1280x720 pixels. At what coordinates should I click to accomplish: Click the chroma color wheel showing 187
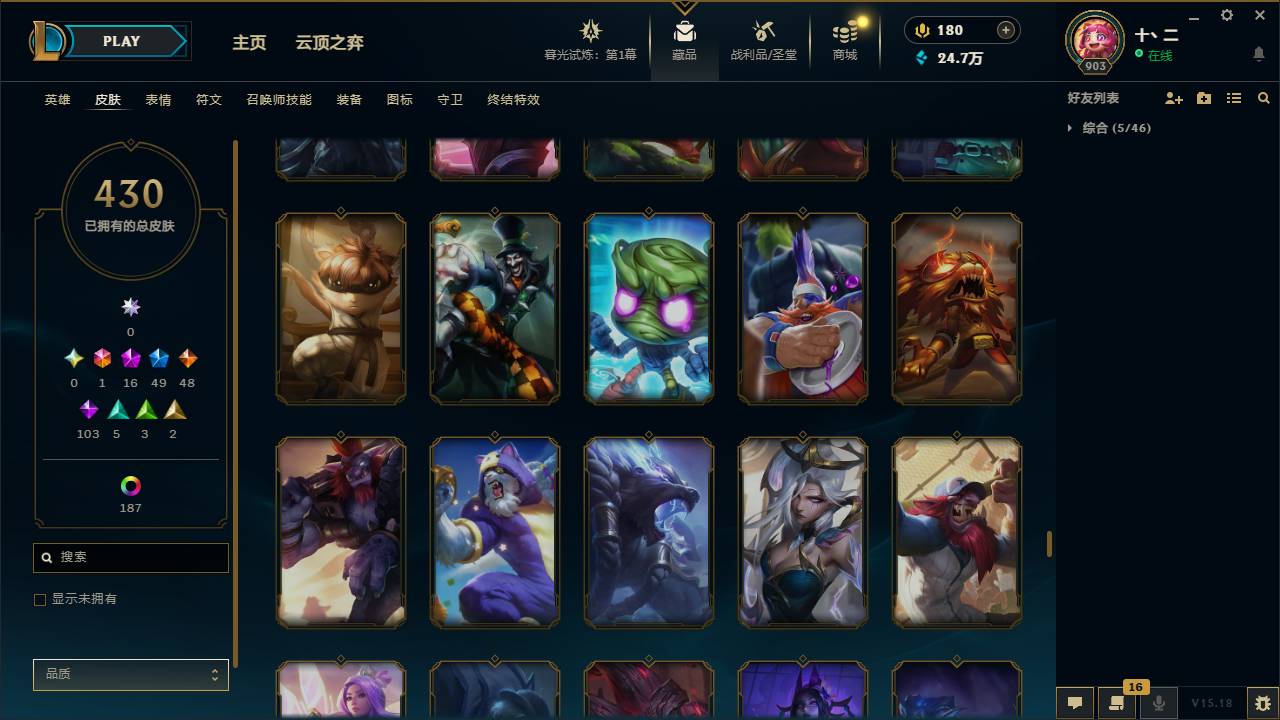click(130, 487)
